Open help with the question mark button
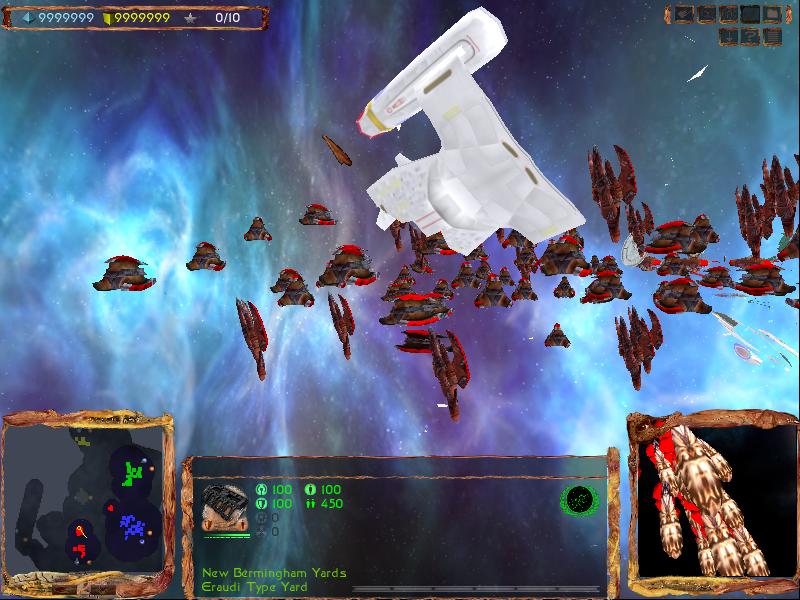This screenshot has height=600, width=800. coord(750,36)
